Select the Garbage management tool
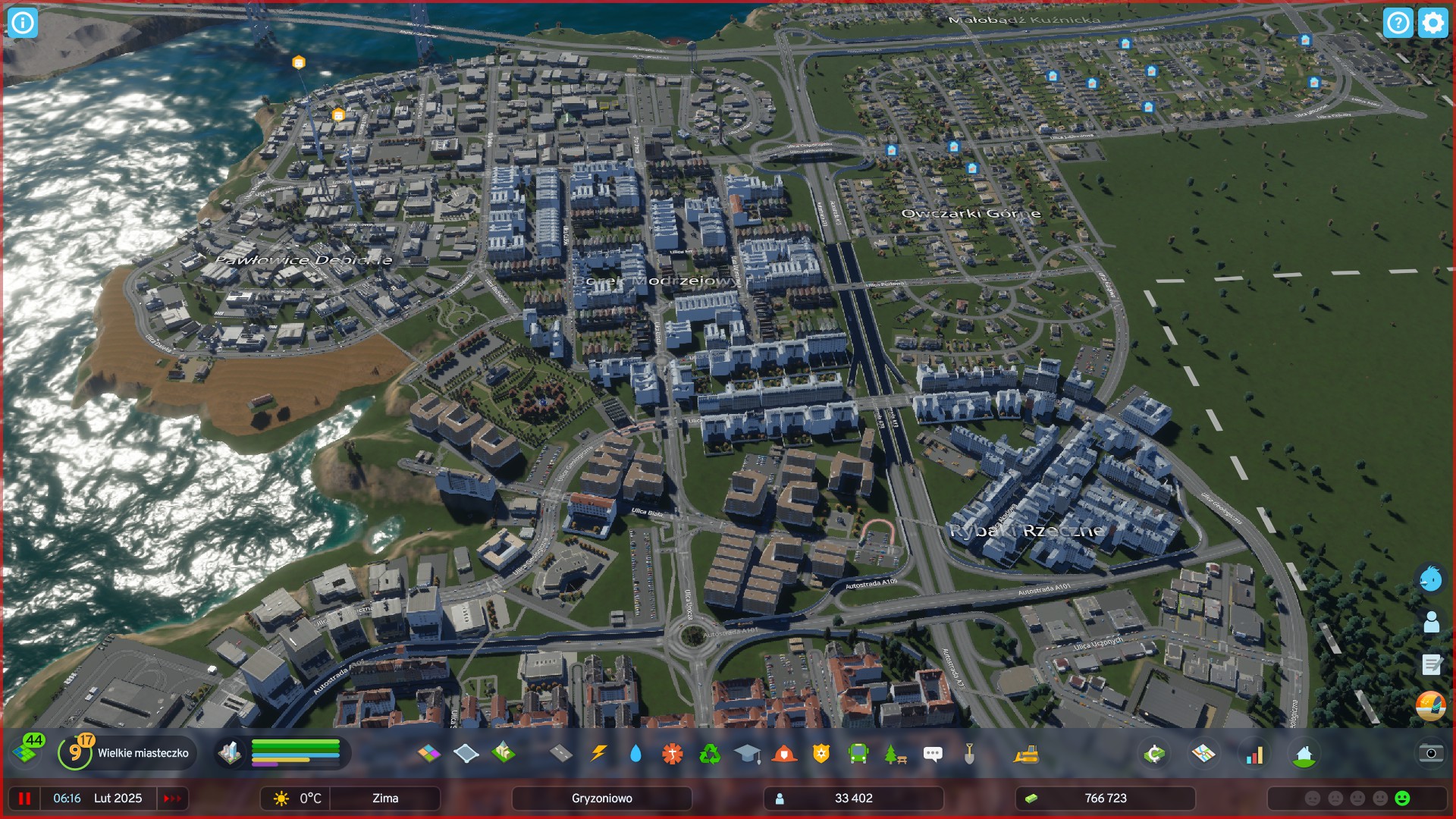Viewport: 1456px width, 819px height. pos(708,753)
